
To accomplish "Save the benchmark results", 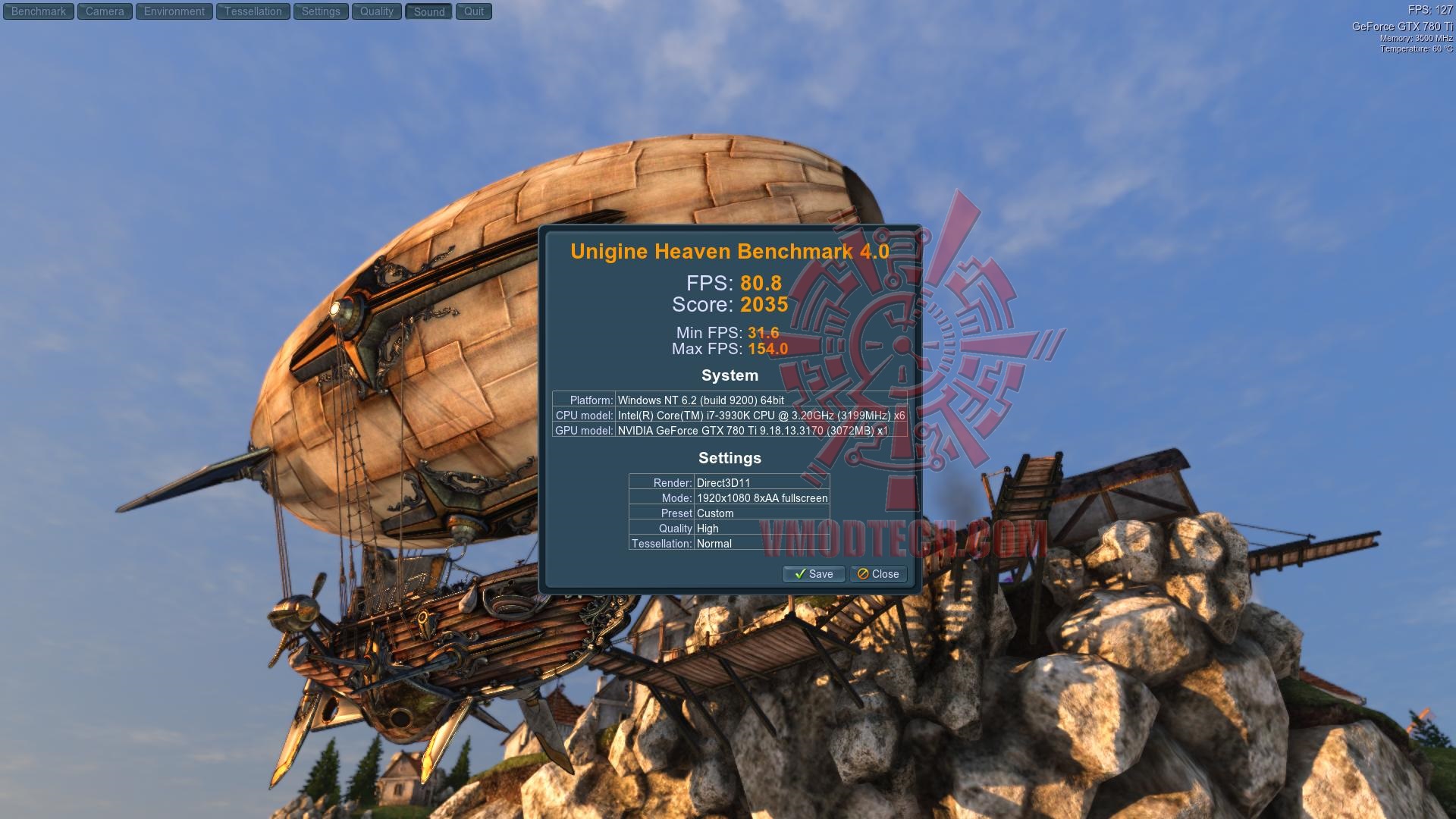I will (813, 574).
